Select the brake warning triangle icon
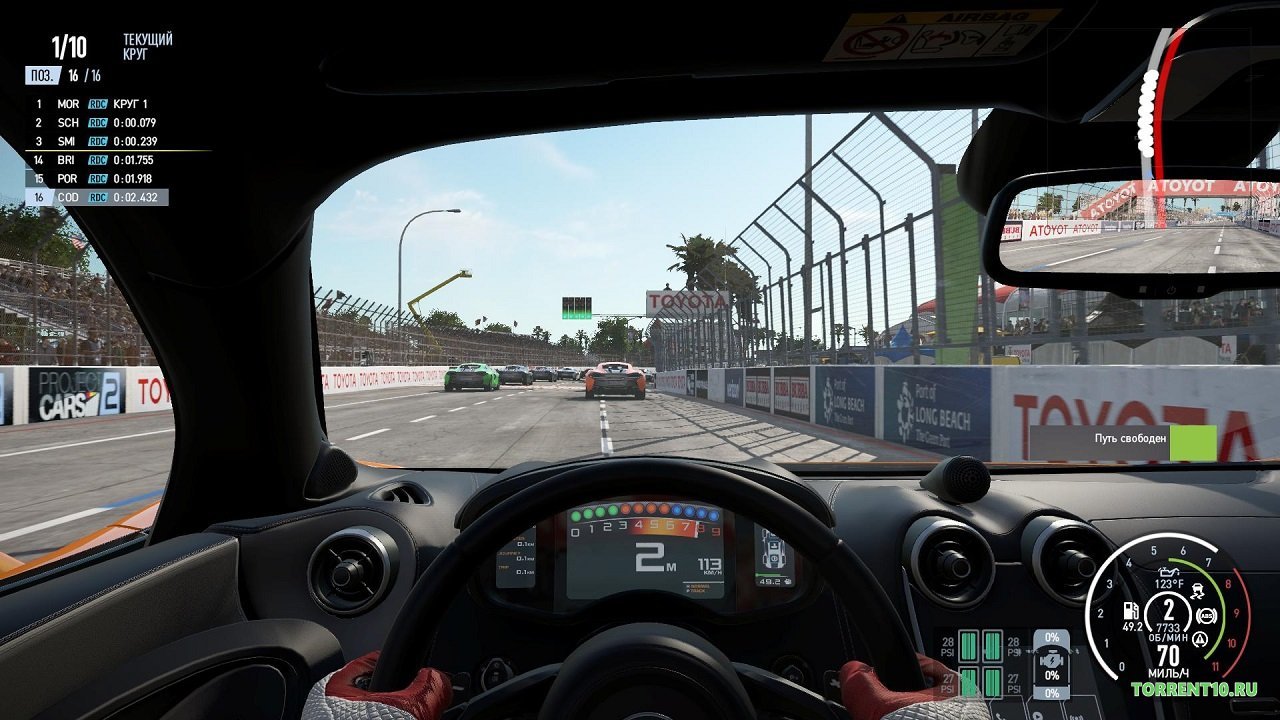 coord(1200,639)
